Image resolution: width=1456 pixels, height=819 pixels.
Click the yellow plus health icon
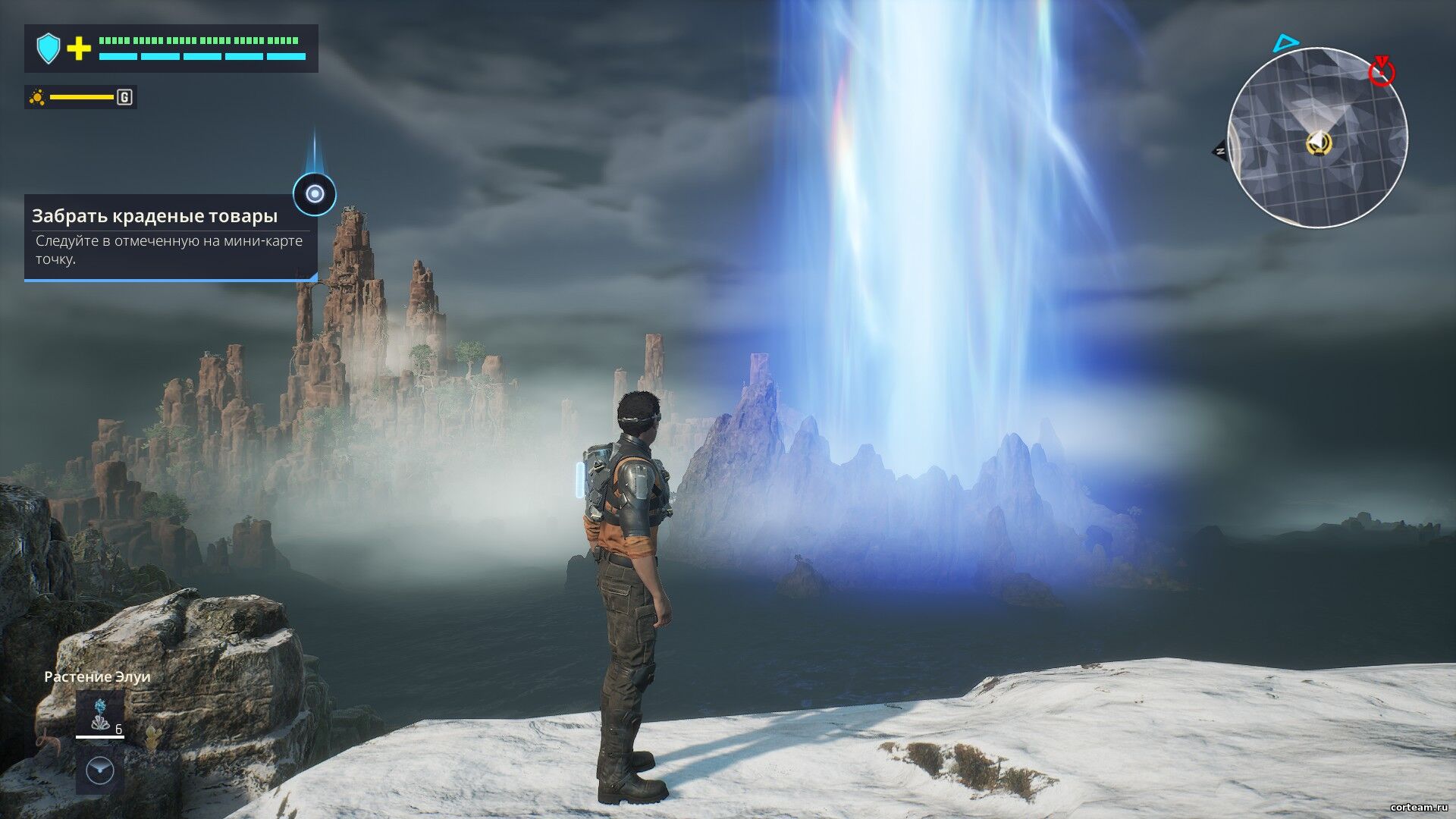coord(79,49)
